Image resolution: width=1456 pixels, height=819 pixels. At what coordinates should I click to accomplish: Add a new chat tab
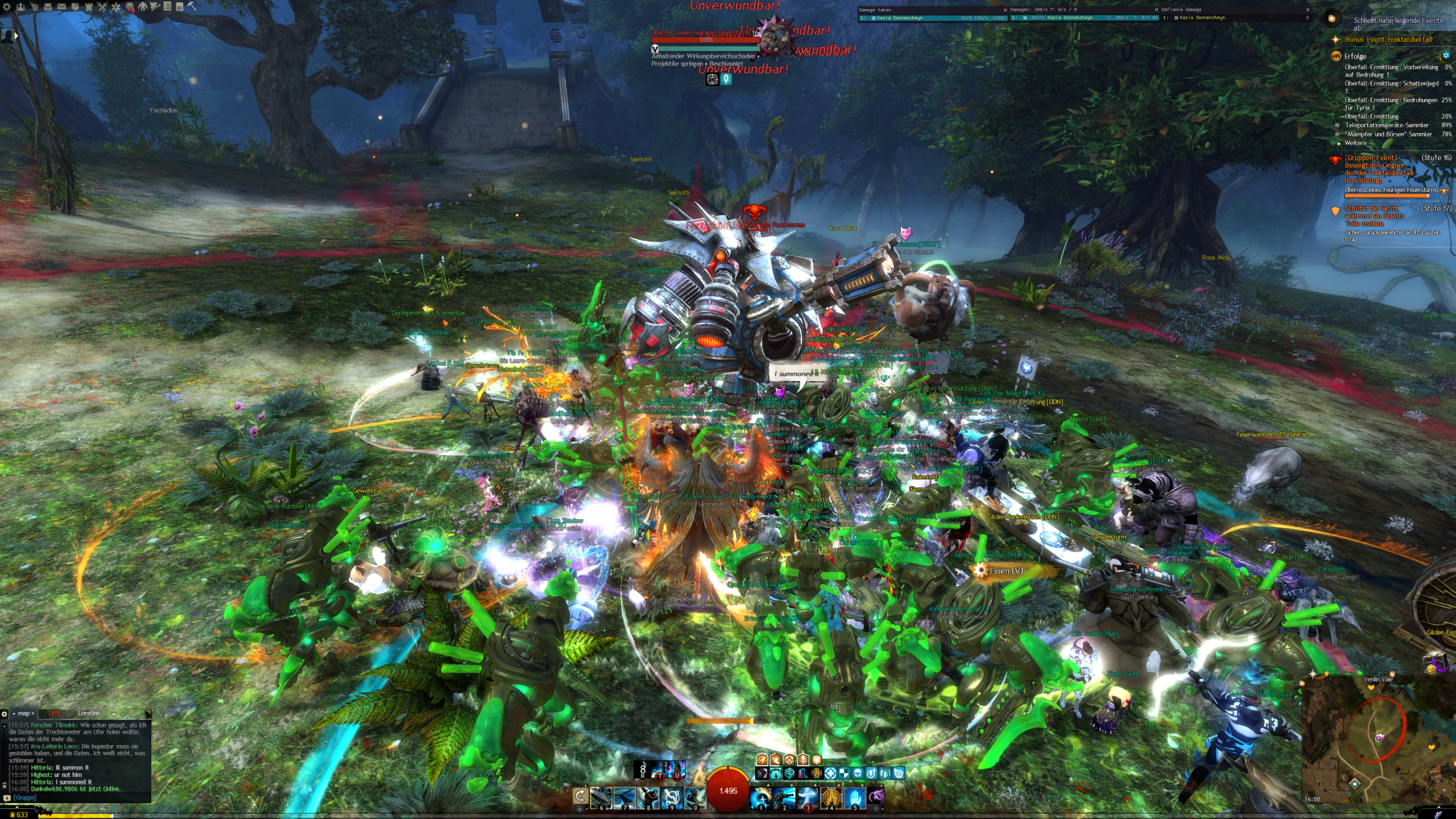(123, 714)
